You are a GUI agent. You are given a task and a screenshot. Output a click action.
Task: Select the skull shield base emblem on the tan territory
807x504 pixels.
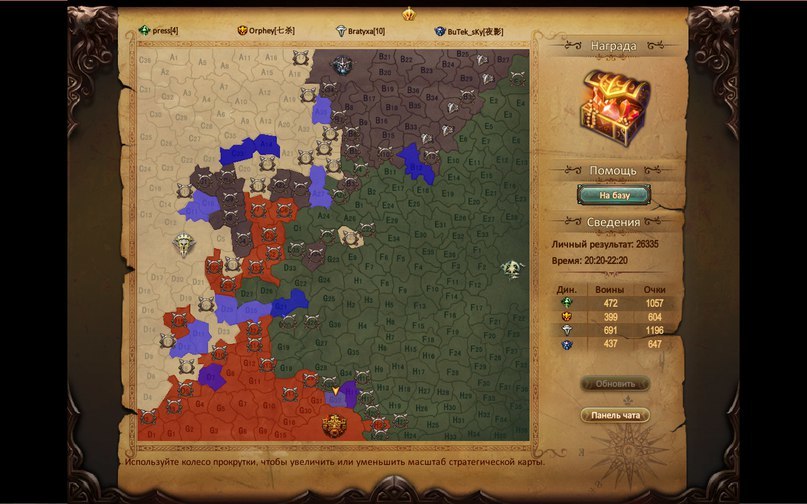click(183, 243)
